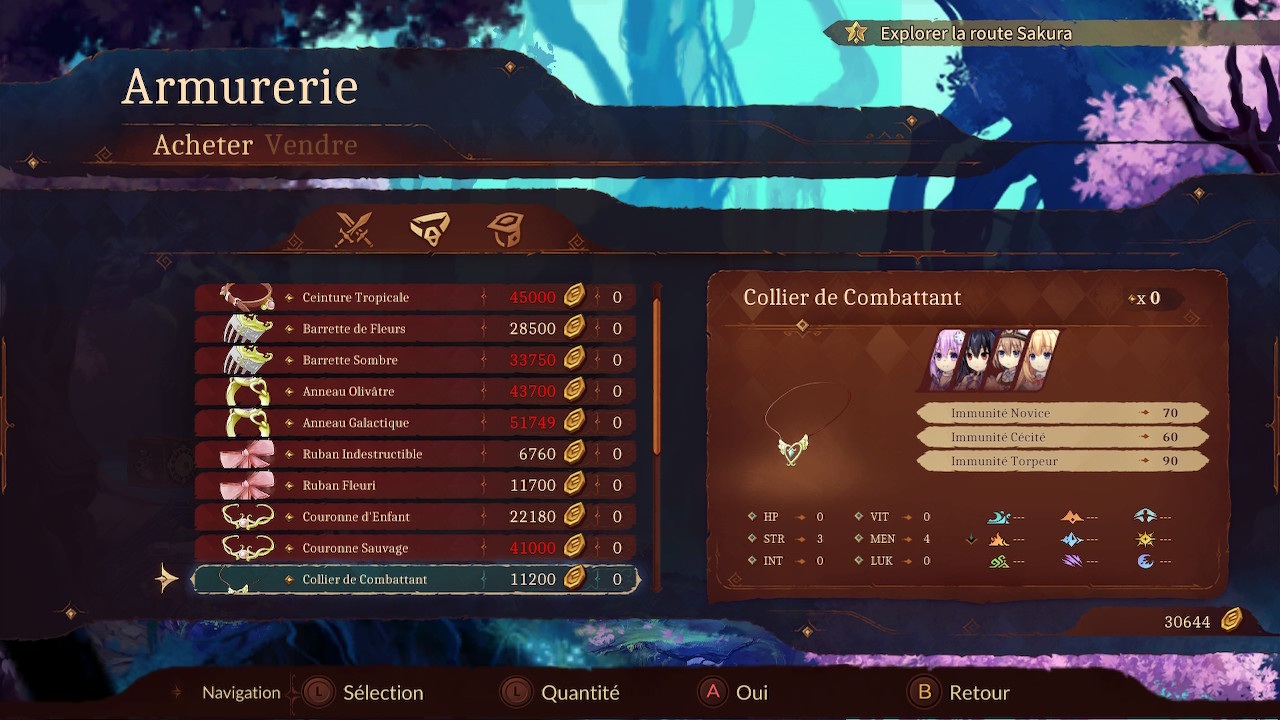Image resolution: width=1280 pixels, height=720 pixels.
Task: Open the ring accessories category
Action: point(430,229)
